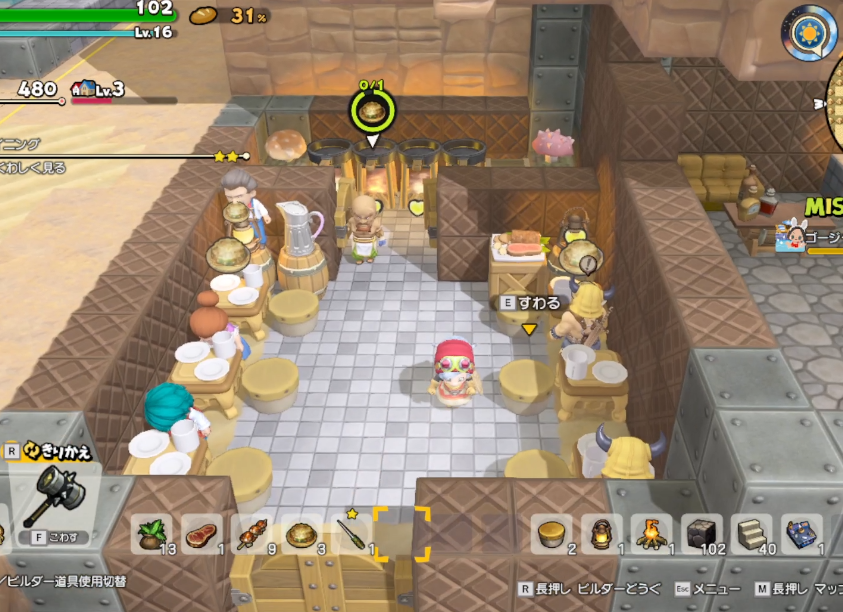The height and width of the screenshot is (612, 843).
Task: Click the hamburger 0/1 request marker
Action: click(372, 110)
